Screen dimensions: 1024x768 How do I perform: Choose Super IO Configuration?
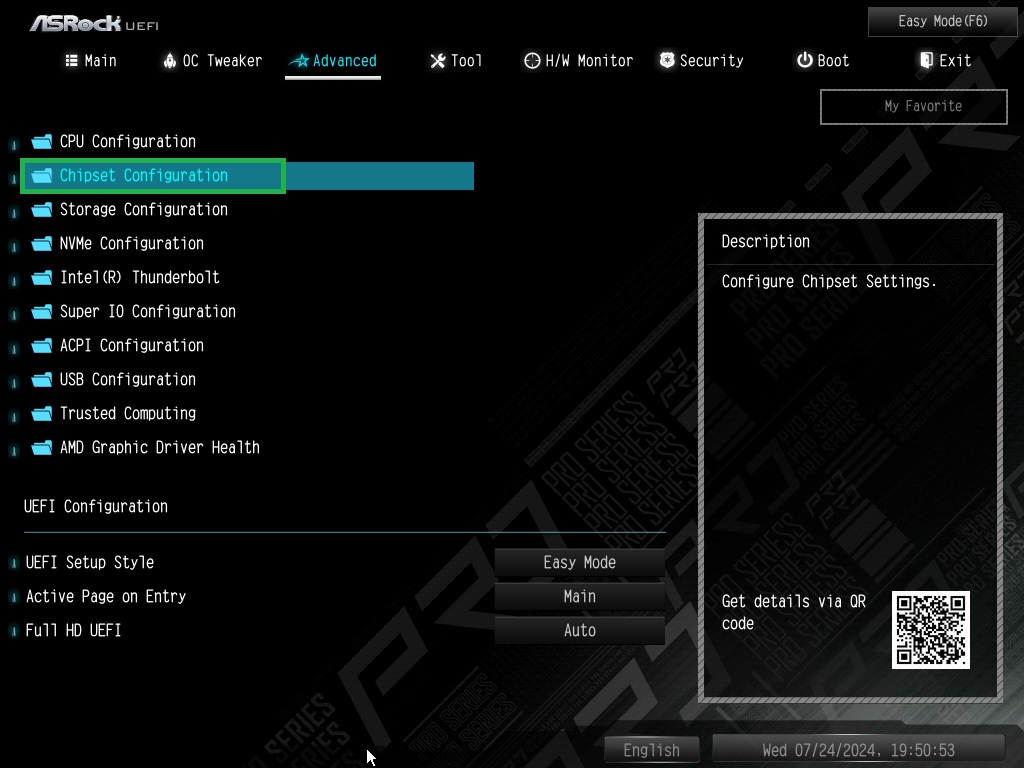[147, 312]
